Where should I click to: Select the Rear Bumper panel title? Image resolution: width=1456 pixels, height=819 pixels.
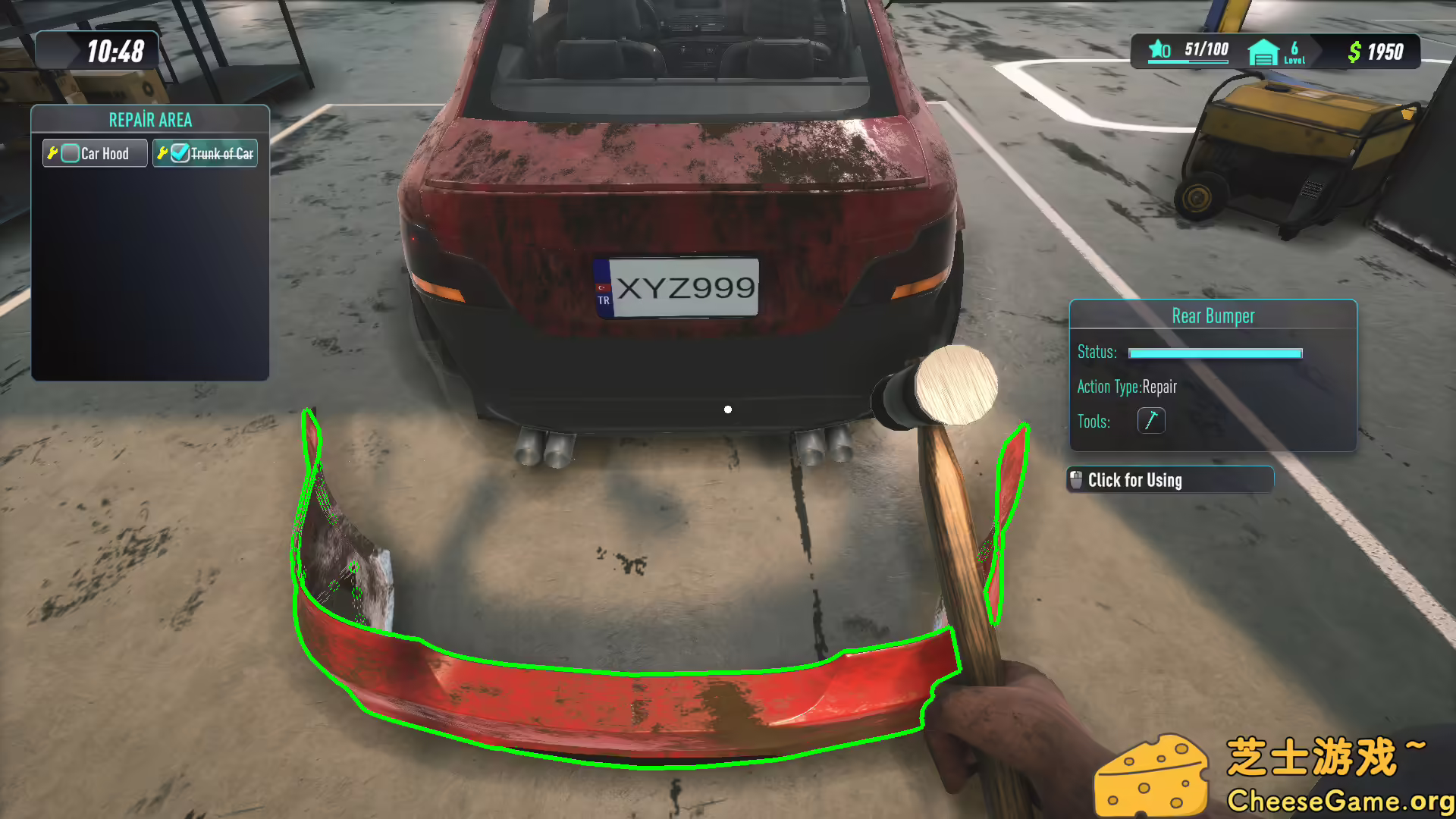pyautogui.click(x=1212, y=315)
